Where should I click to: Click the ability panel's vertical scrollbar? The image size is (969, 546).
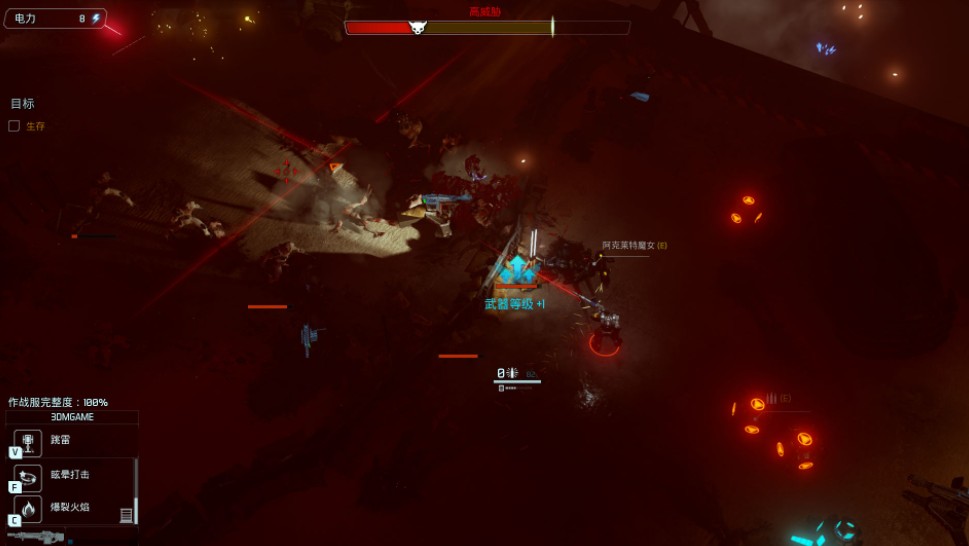point(136,490)
